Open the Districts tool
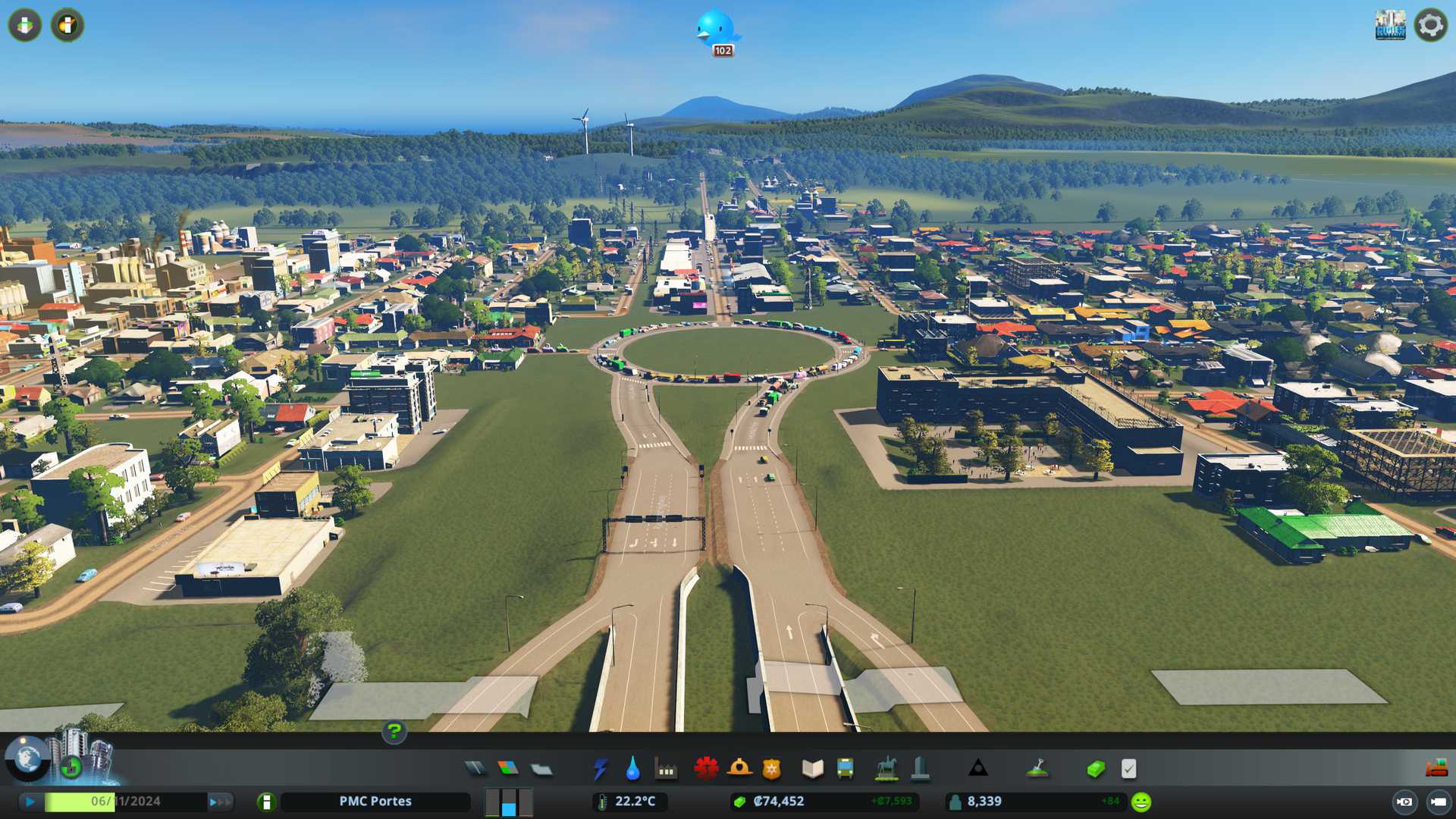 click(541, 769)
